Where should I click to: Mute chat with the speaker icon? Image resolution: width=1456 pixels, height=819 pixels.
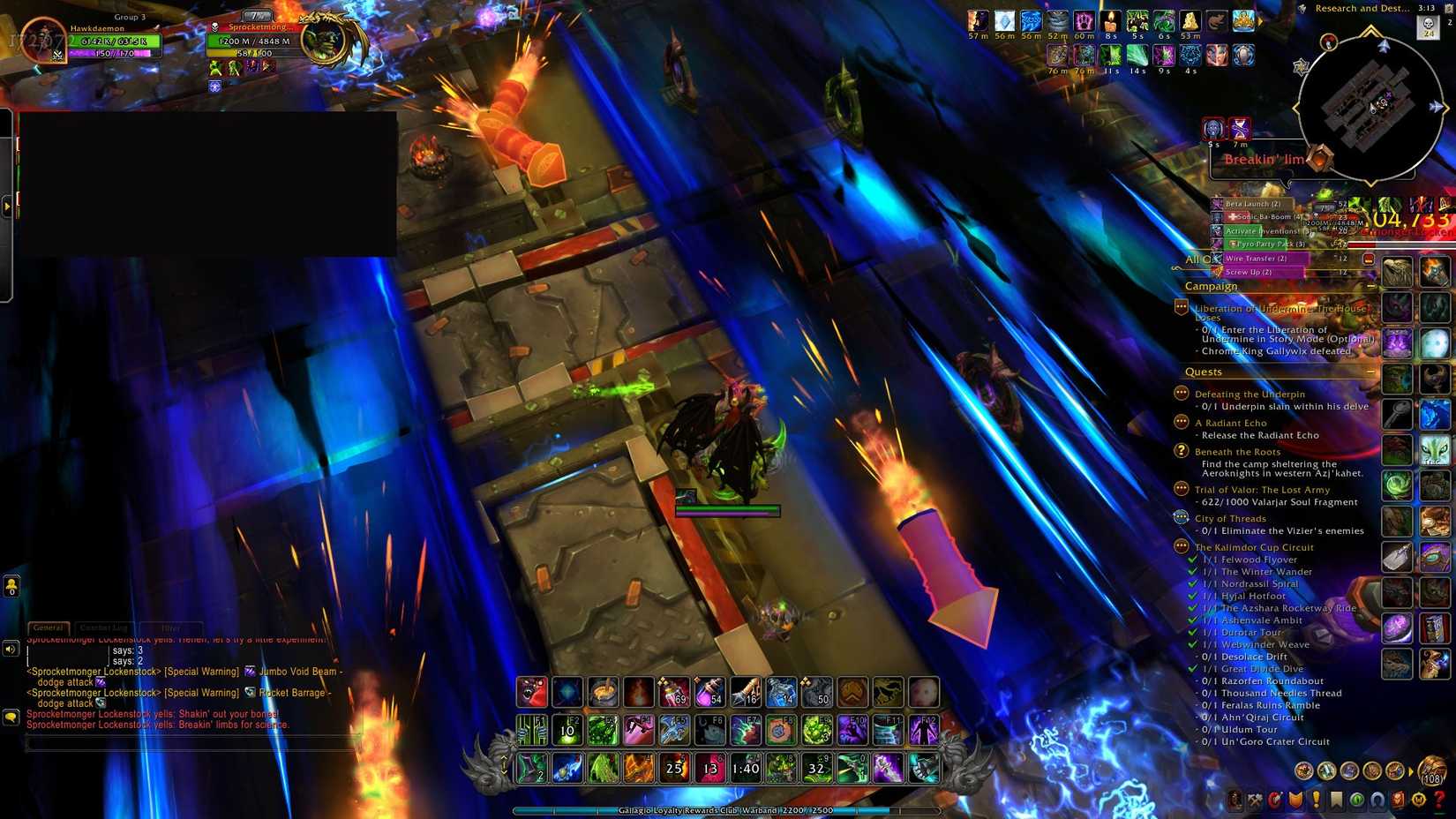tap(11, 650)
